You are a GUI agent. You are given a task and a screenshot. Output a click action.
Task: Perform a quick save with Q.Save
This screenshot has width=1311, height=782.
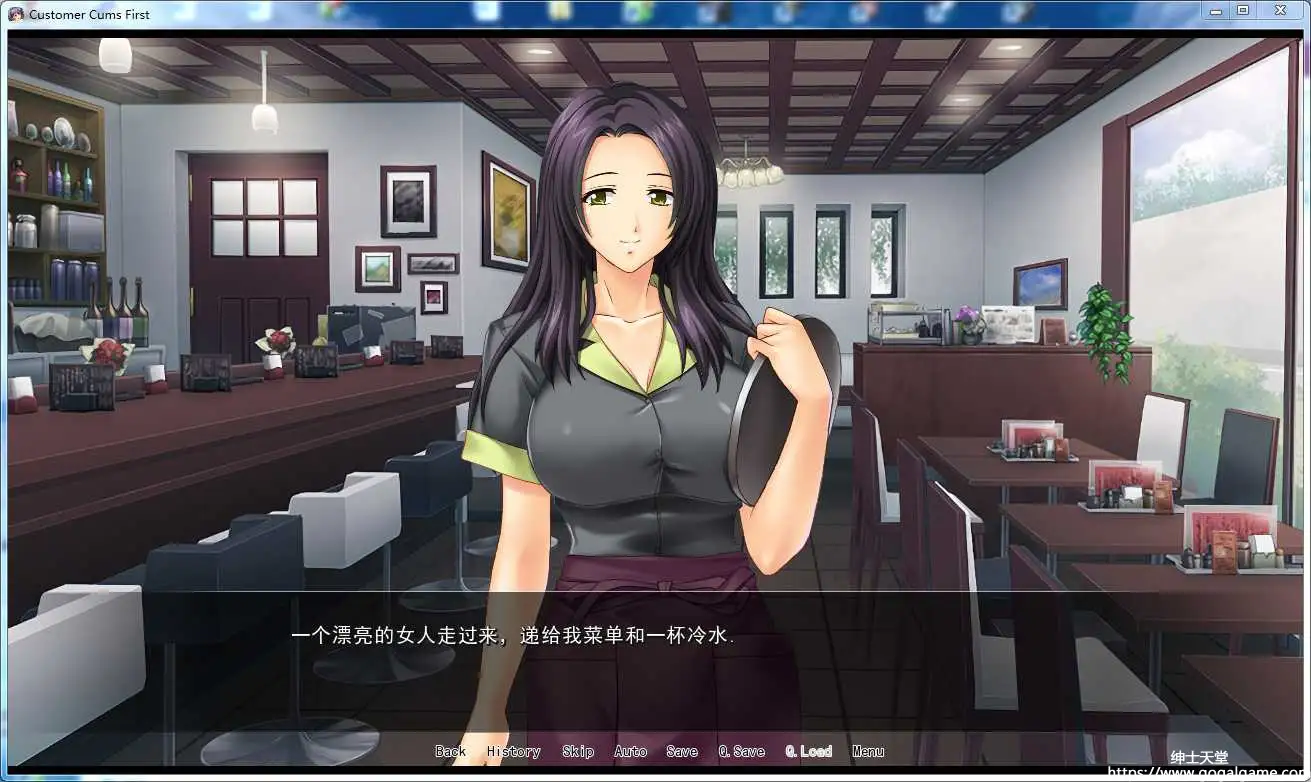pyautogui.click(x=740, y=751)
